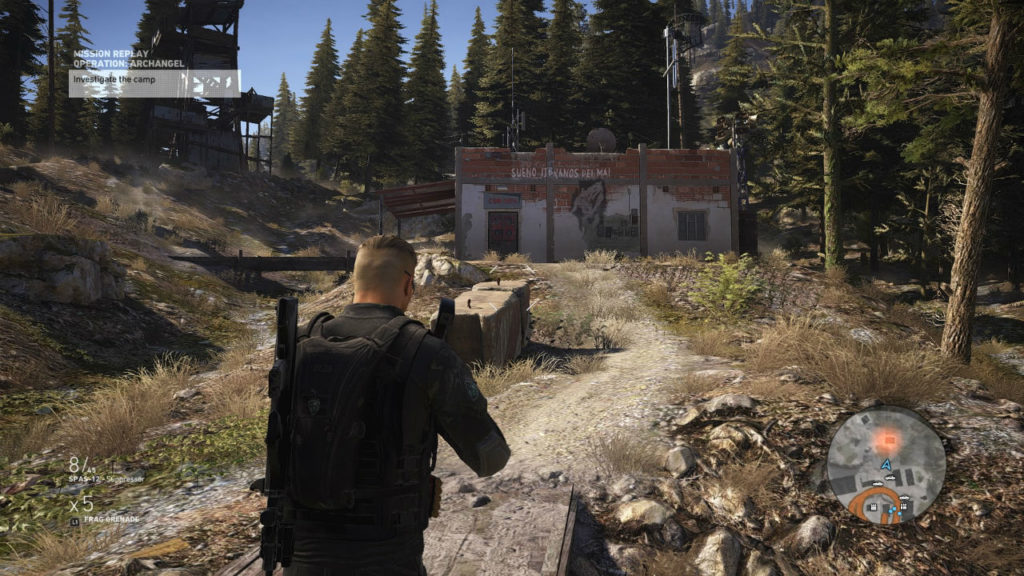Select the blue player arrow on minimap
Screen dimensions: 1024x576
click(x=886, y=464)
